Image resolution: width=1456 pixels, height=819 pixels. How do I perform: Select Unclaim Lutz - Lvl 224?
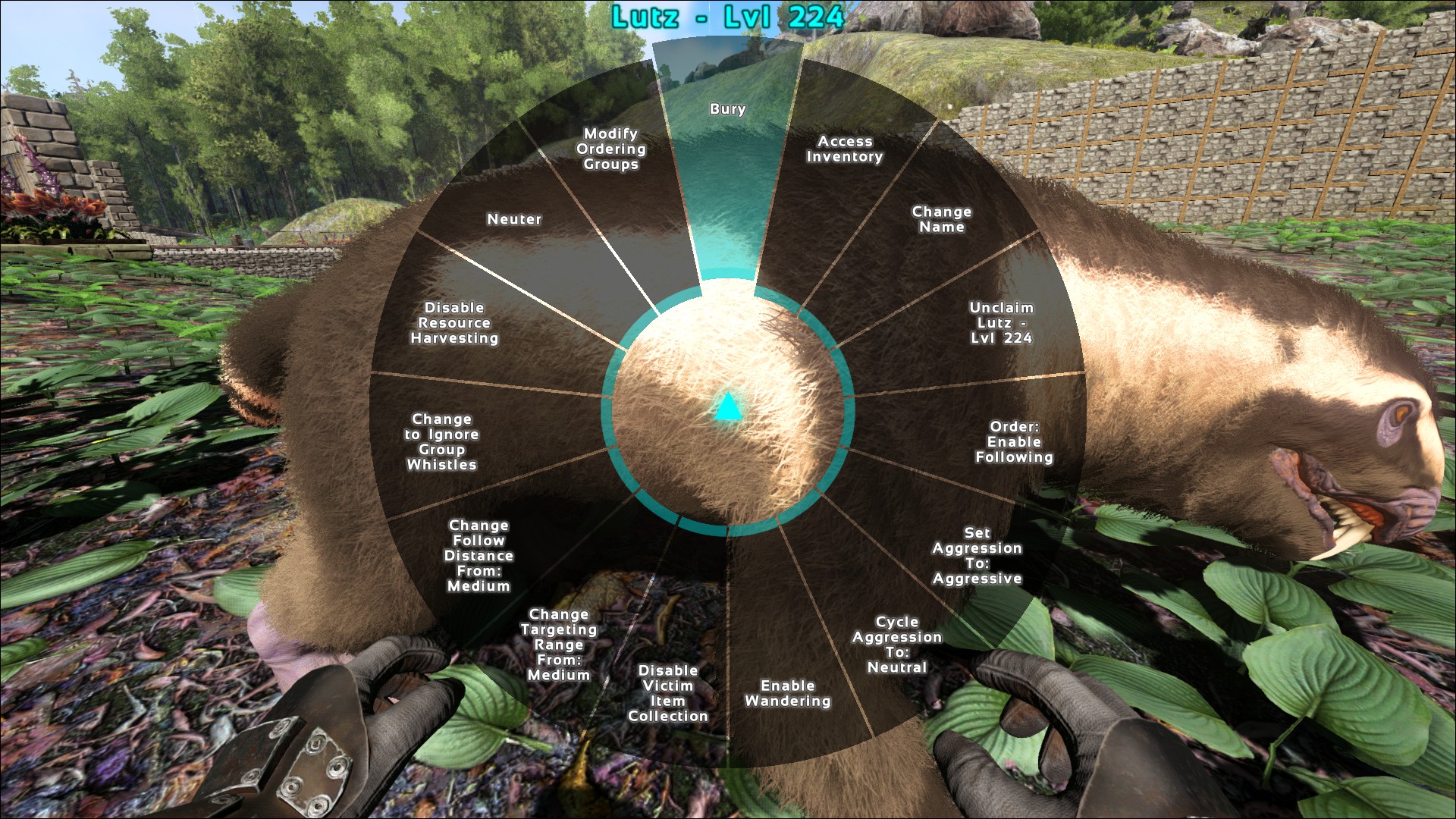click(x=1001, y=323)
